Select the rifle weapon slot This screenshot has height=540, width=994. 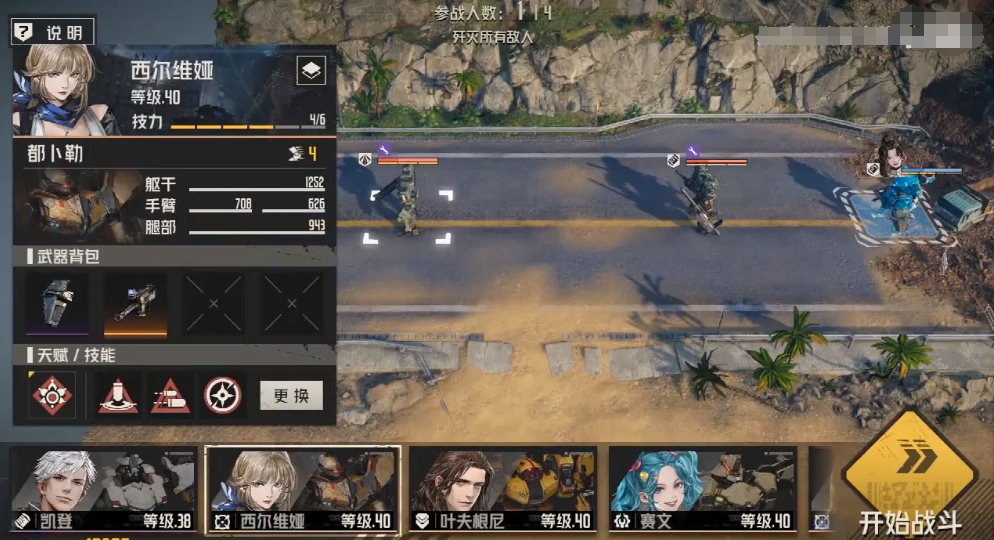pyautogui.click(x=135, y=303)
